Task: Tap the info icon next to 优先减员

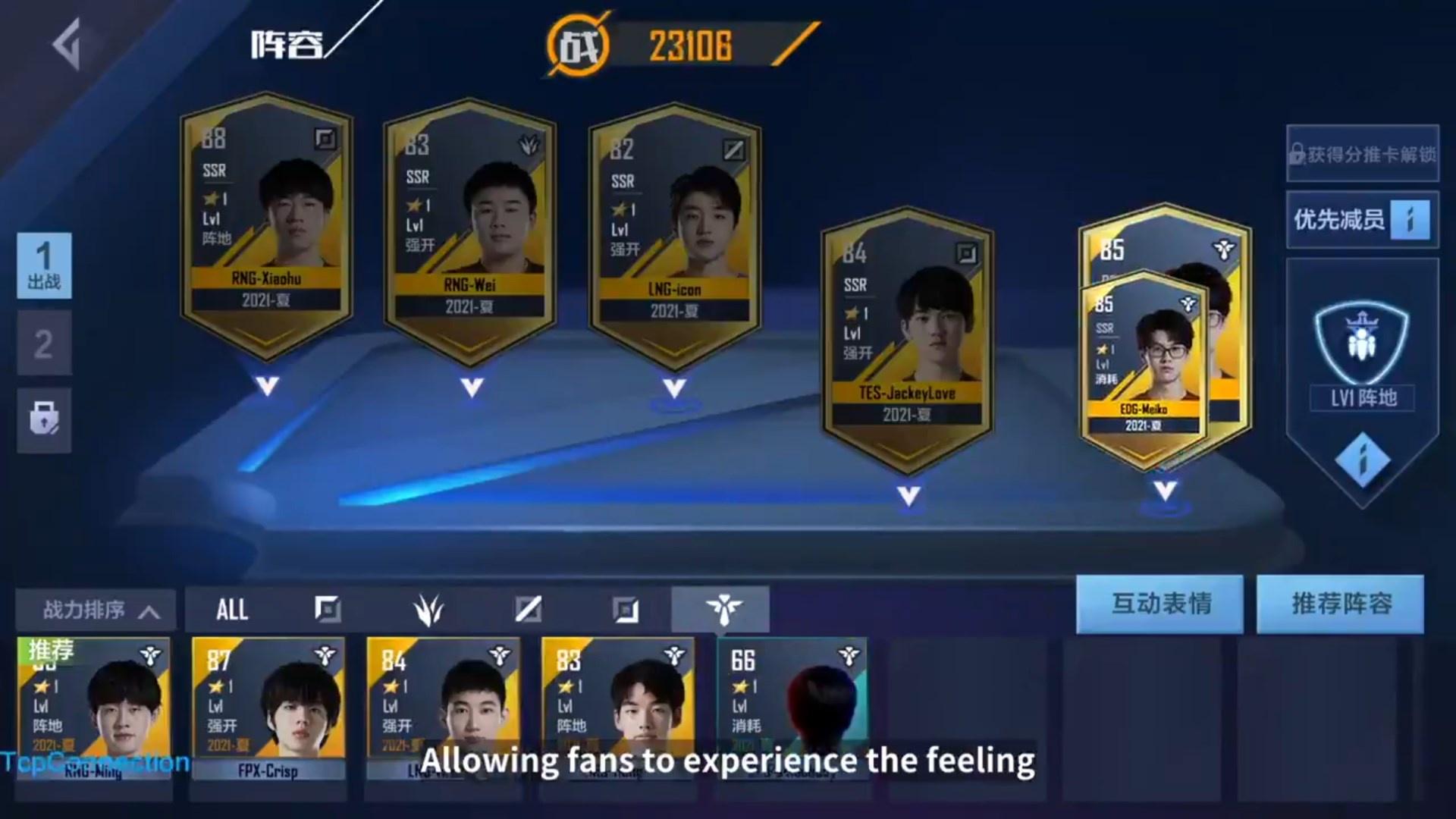Action: click(x=1410, y=219)
